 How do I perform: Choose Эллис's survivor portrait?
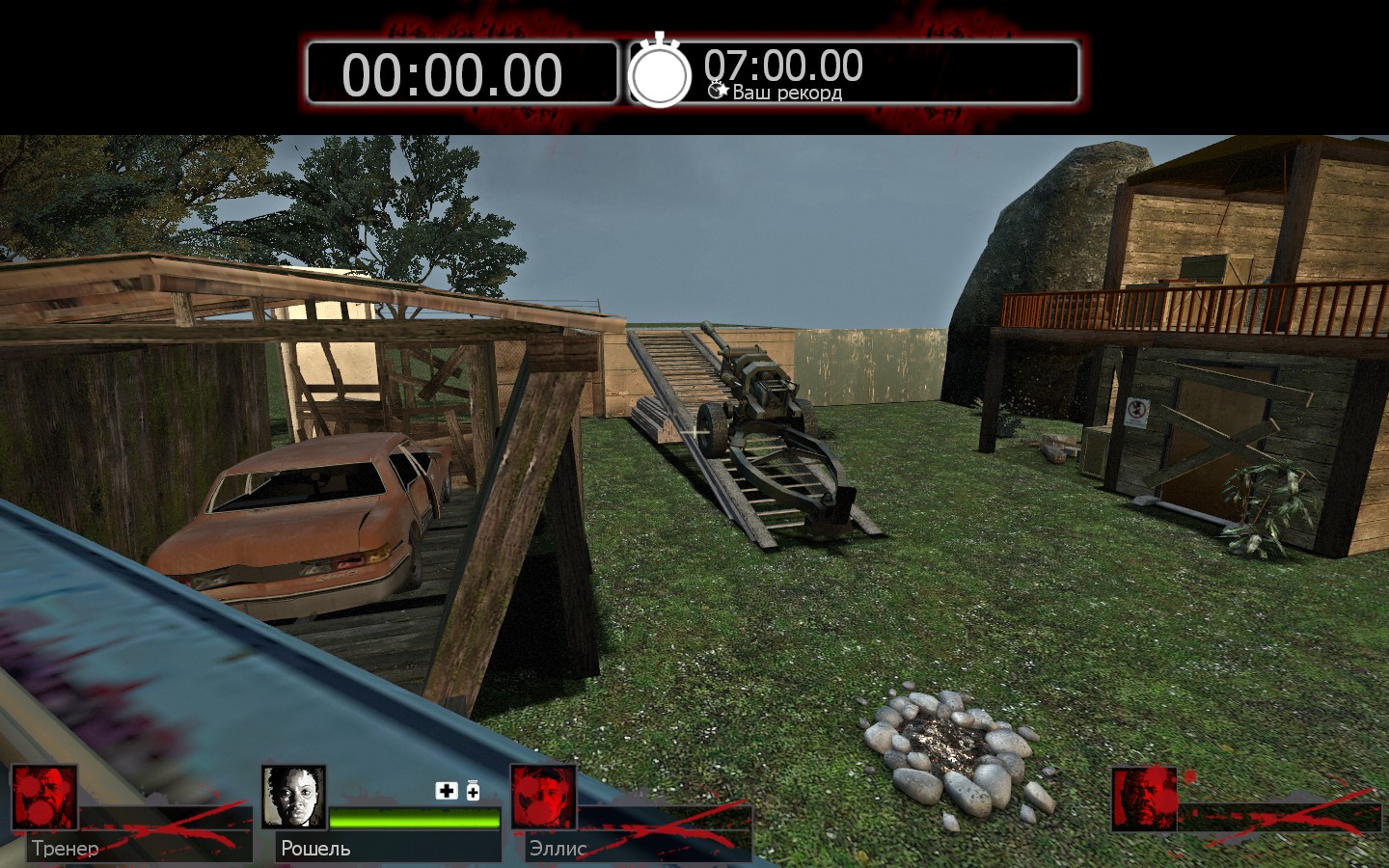coord(543,798)
